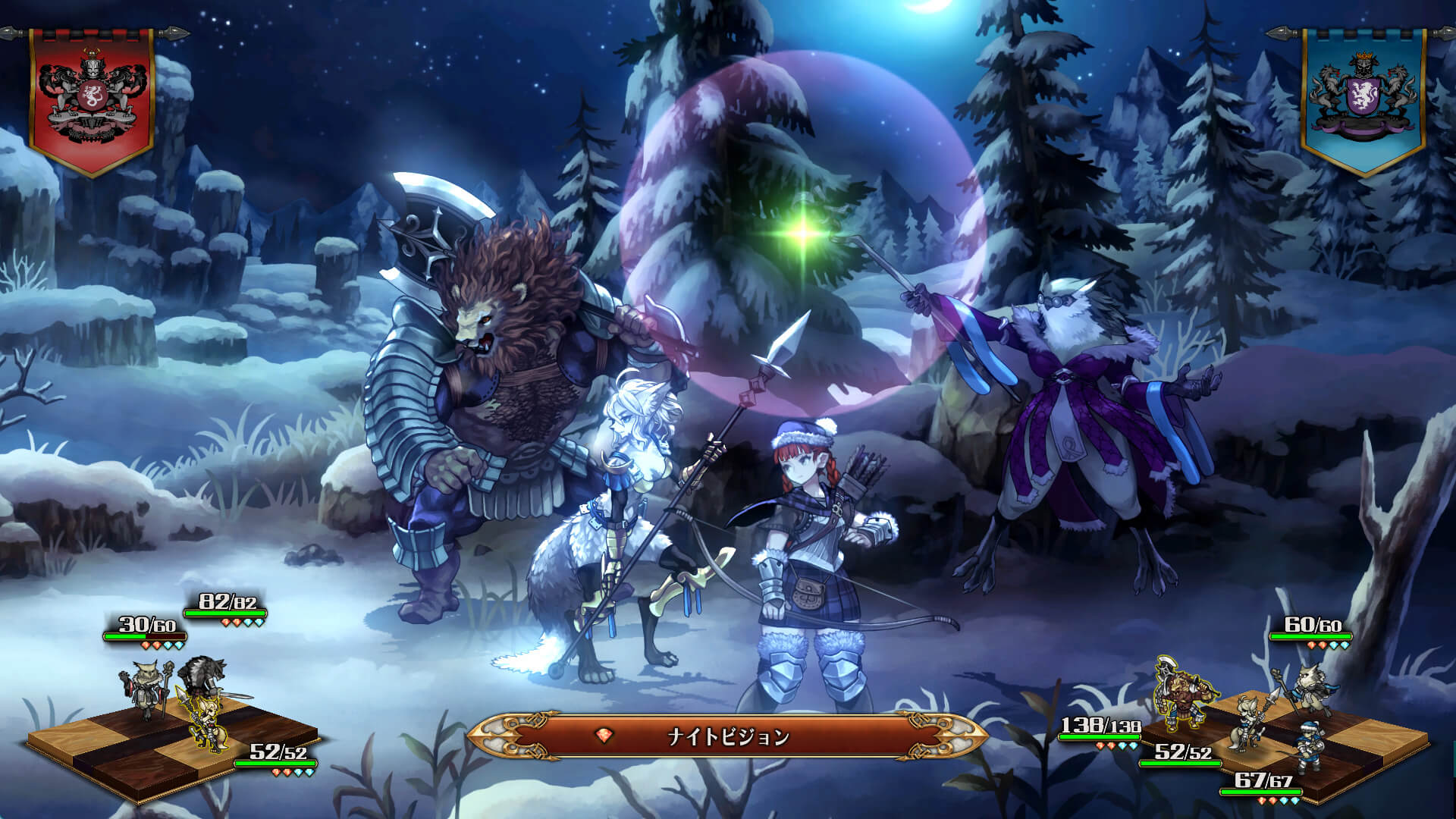Toggle the leftmost red gem under the 67/67 bar
1456x819 pixels.
[x=1261, y=801]
